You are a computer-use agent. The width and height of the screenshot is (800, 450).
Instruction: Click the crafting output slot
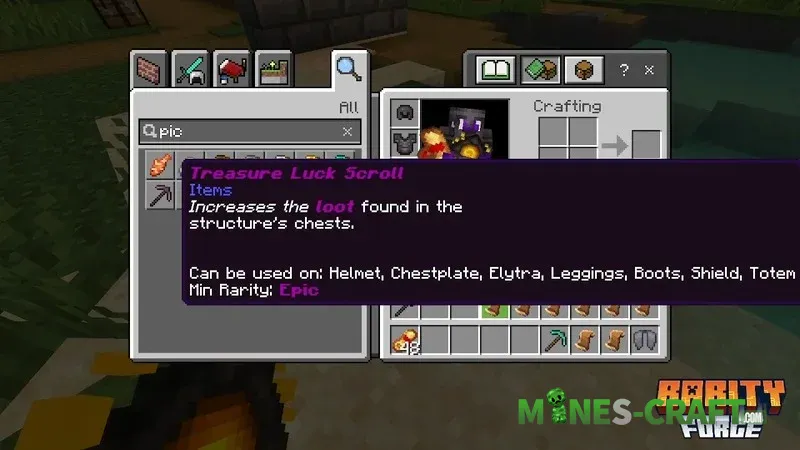pyautogui.click(x=646, y=144)
